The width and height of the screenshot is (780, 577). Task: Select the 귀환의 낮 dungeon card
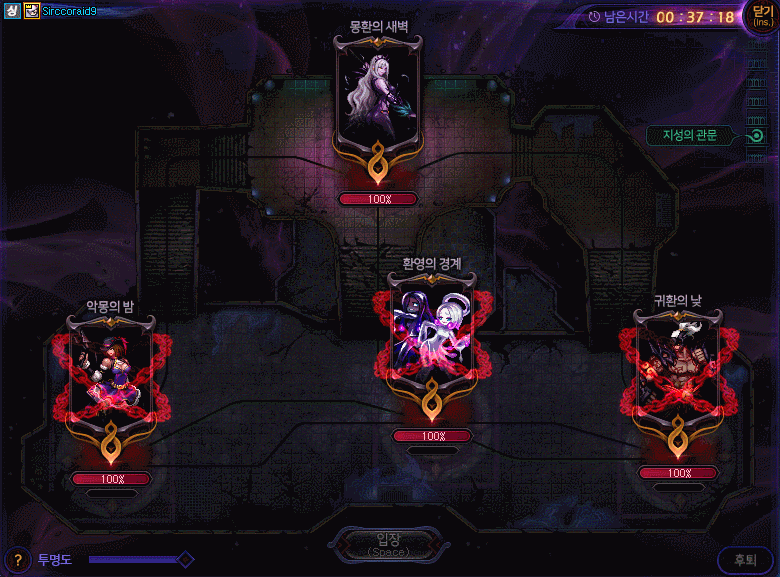coord(678,371)
